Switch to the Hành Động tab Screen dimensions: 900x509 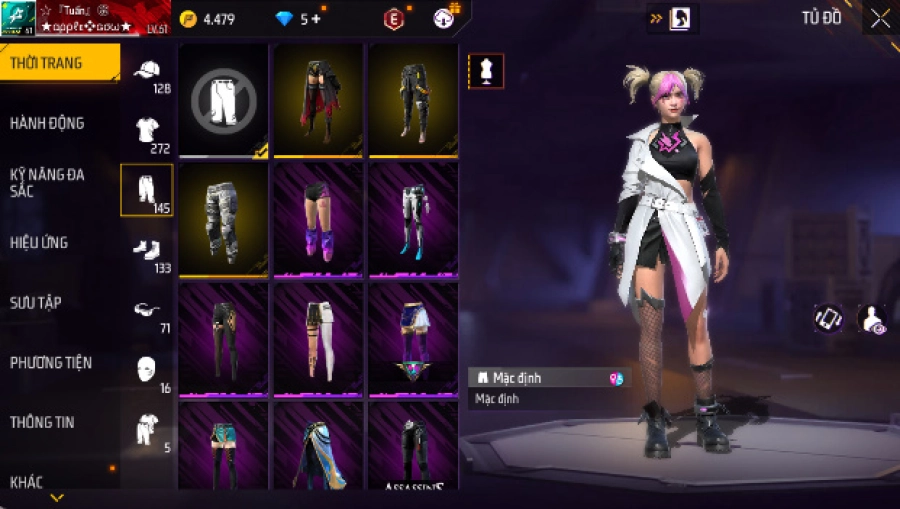click(x=47, y=123)
